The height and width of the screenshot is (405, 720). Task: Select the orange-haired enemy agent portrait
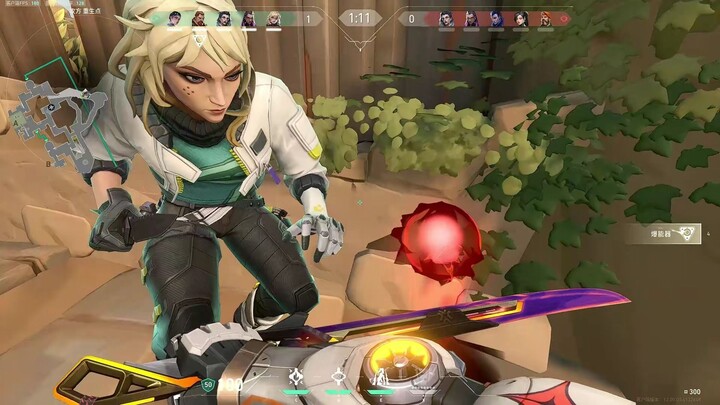coord(545,18)
